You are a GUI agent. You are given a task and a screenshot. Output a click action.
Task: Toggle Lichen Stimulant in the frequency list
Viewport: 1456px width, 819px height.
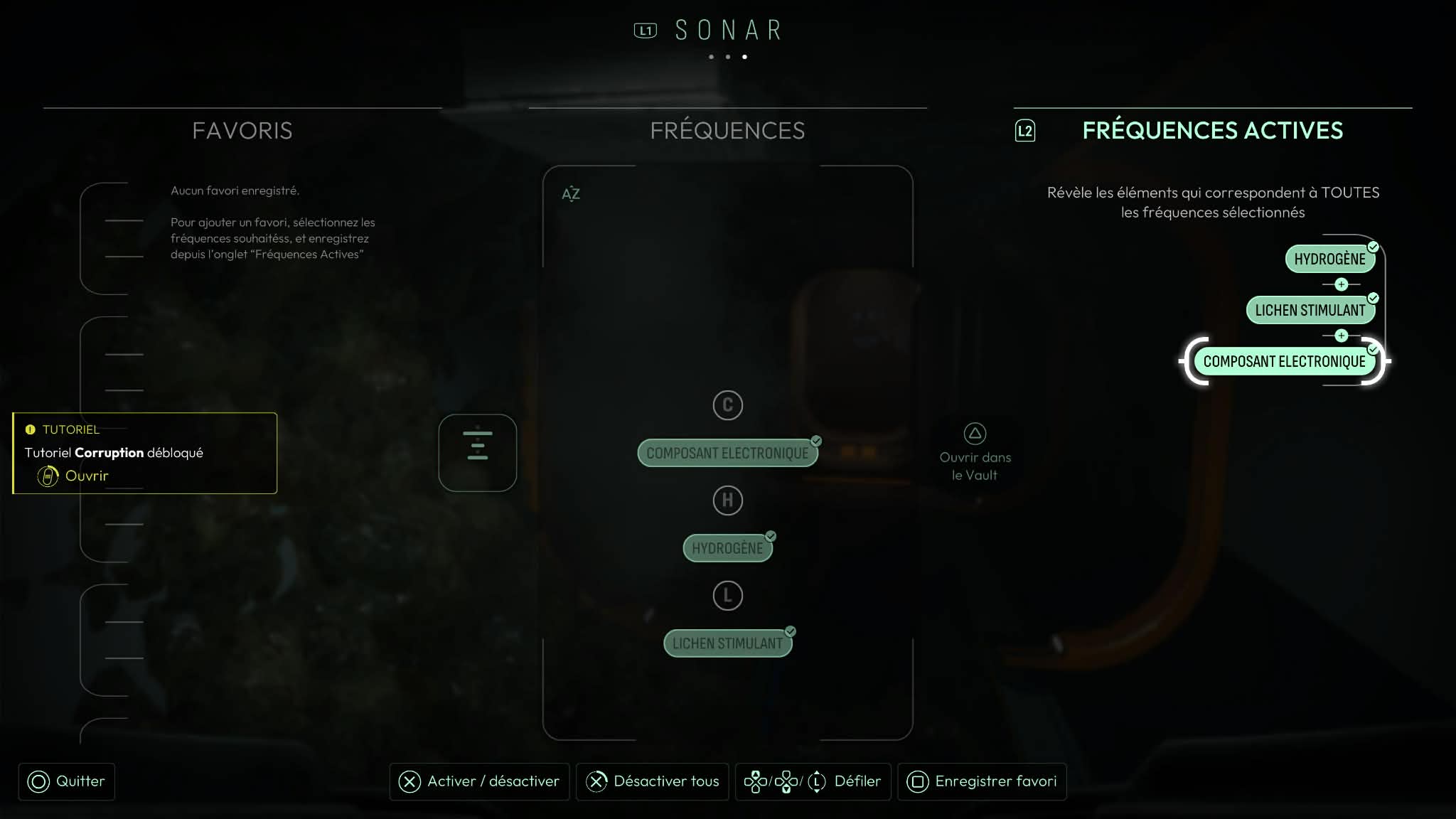click(727, 643)
